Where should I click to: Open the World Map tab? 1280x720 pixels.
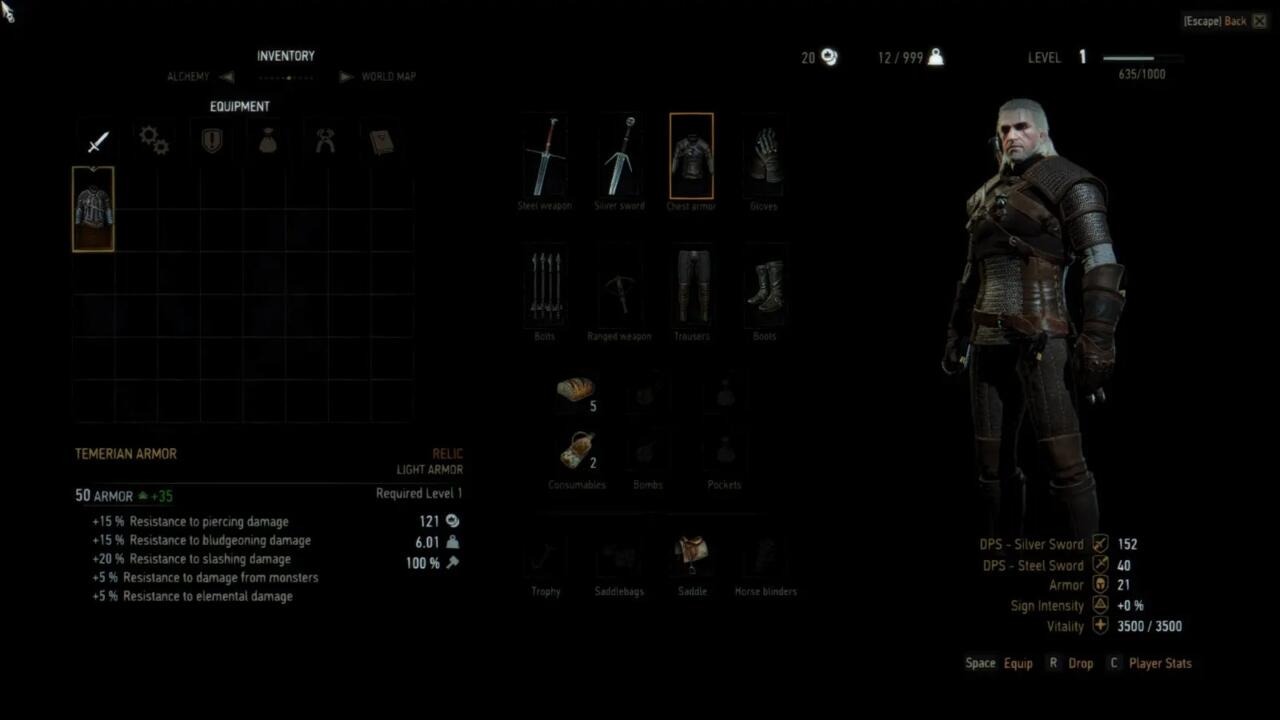pos(391,76)
